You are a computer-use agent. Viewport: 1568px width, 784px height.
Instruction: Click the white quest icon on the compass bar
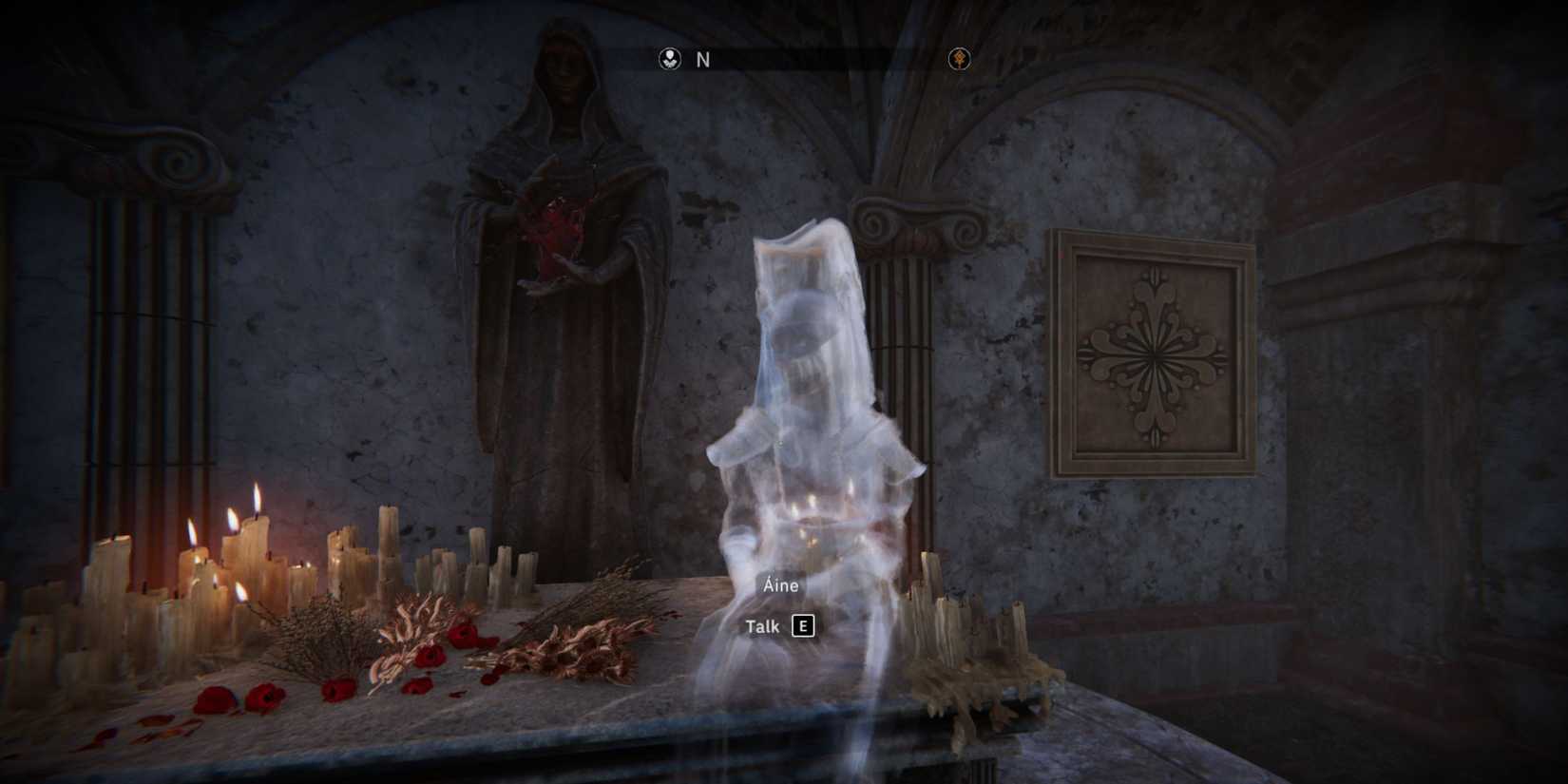tap(670, 59)
